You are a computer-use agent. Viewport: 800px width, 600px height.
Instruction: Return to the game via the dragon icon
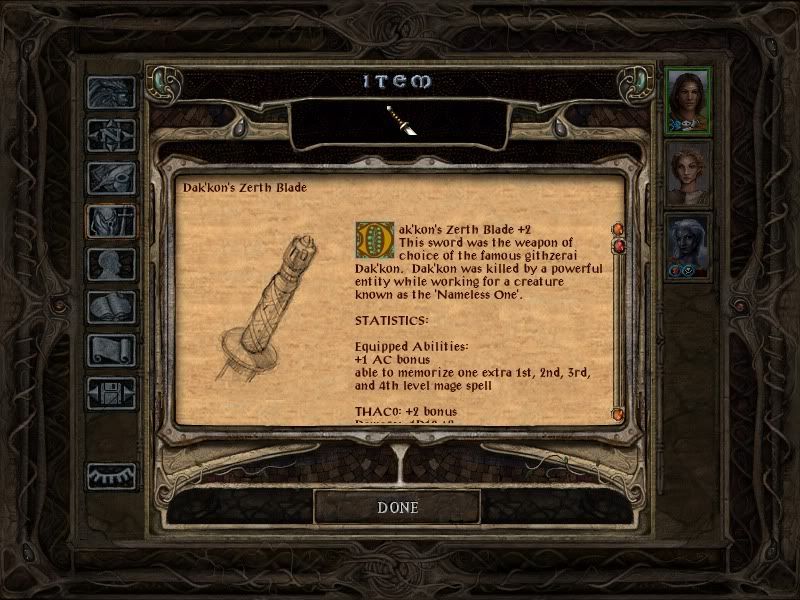(x=111, y=92)
